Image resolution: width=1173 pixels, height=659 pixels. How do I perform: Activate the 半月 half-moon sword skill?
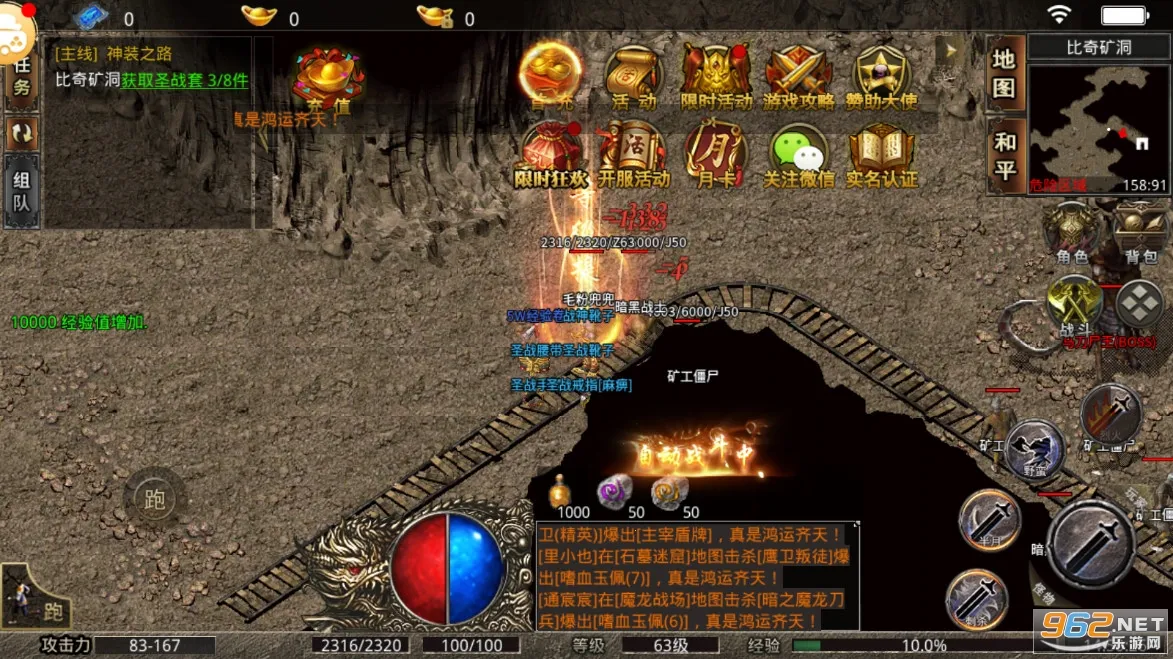coord(989,519)
